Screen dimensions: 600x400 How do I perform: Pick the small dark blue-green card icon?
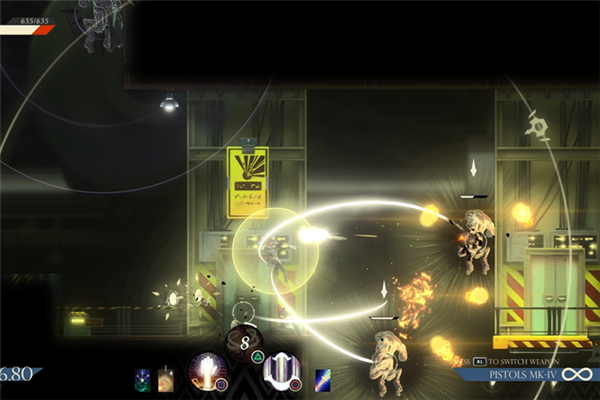144,379
